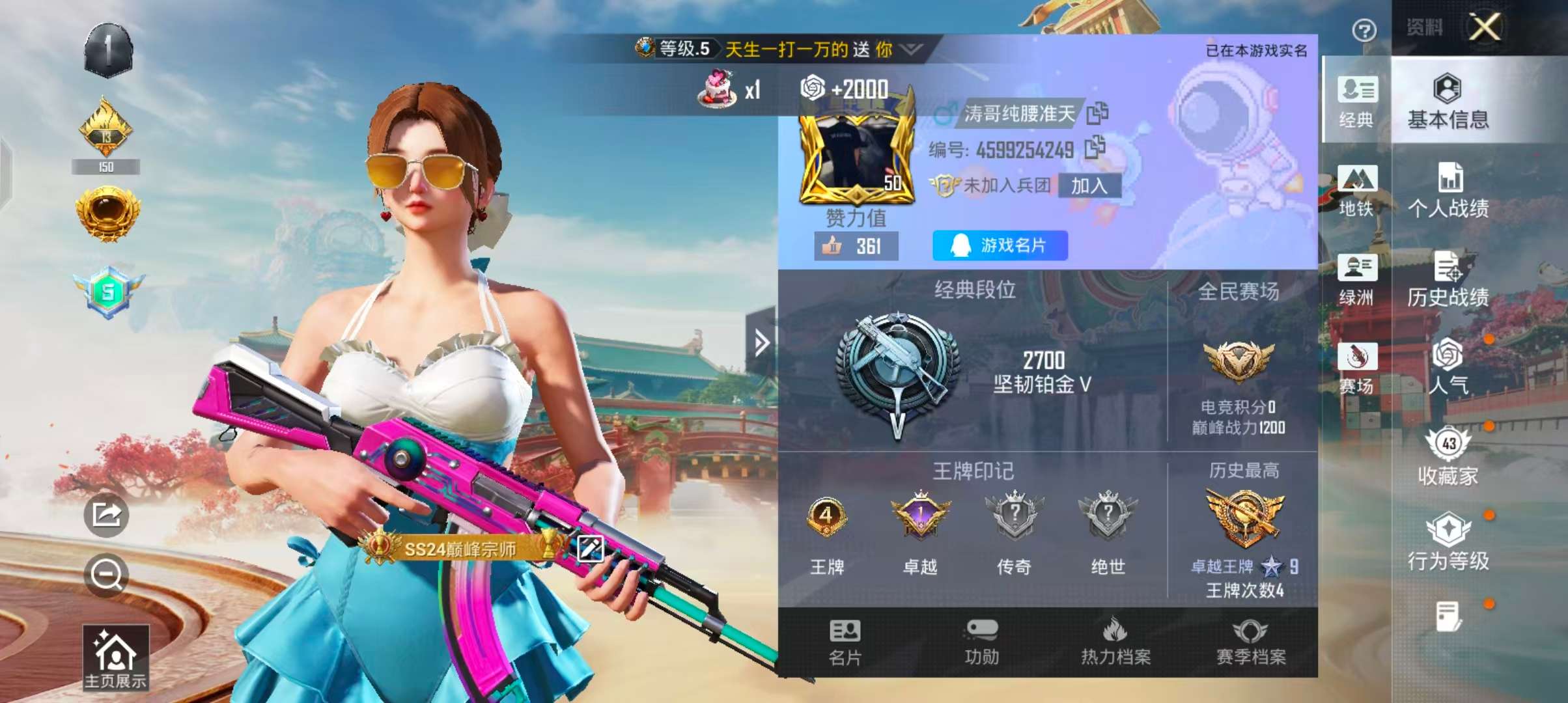Open the 行为等级 behavior level section
Viewport: 1568px width, 703px height.
tap(1448, 542)
